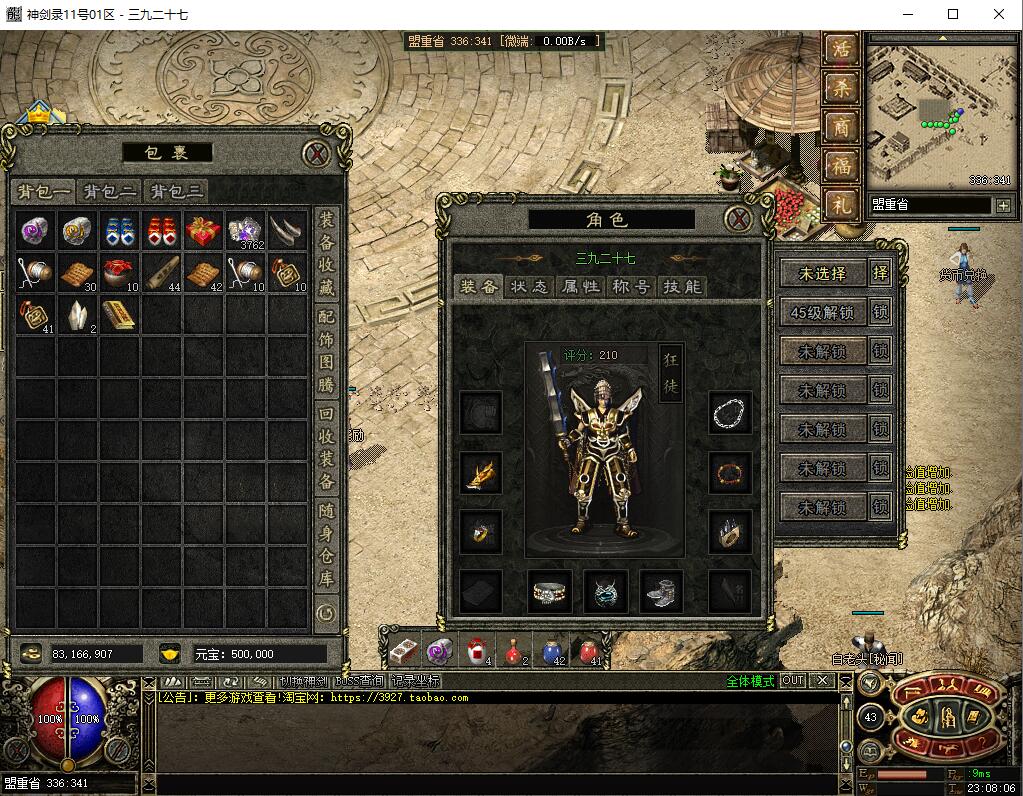1023x796 pixels.
Task: Maximize the game window
Action: pyautogui.click(x=953, y=14)
